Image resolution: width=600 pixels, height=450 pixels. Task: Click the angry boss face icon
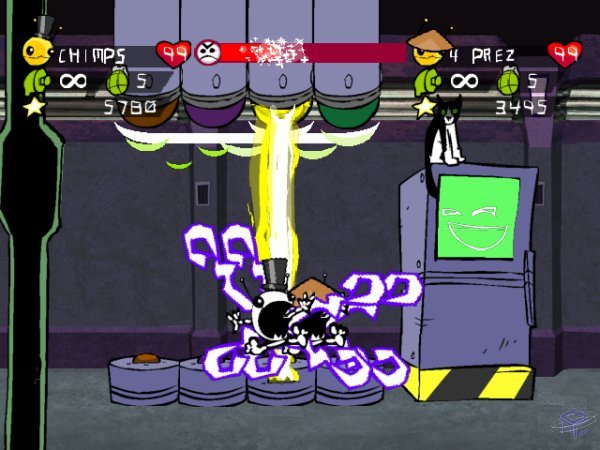[208, 50]
